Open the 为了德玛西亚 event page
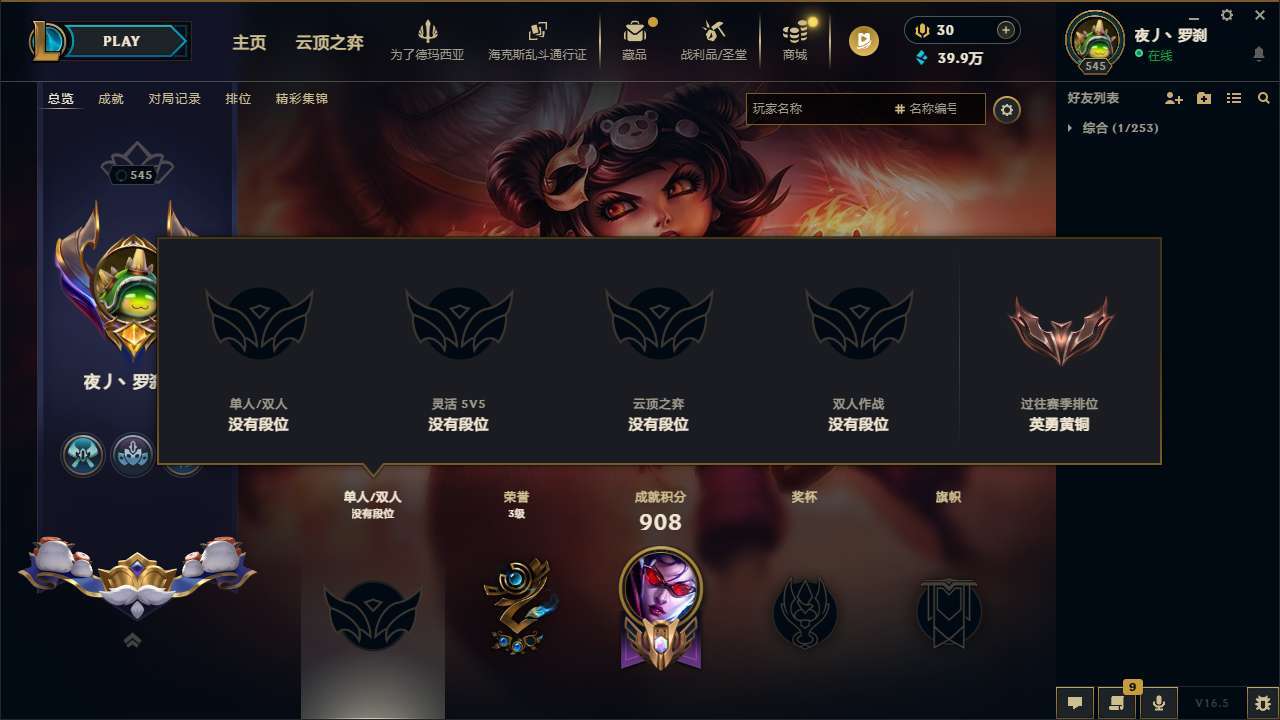The image size is (1280, 720). click(428, 40)
